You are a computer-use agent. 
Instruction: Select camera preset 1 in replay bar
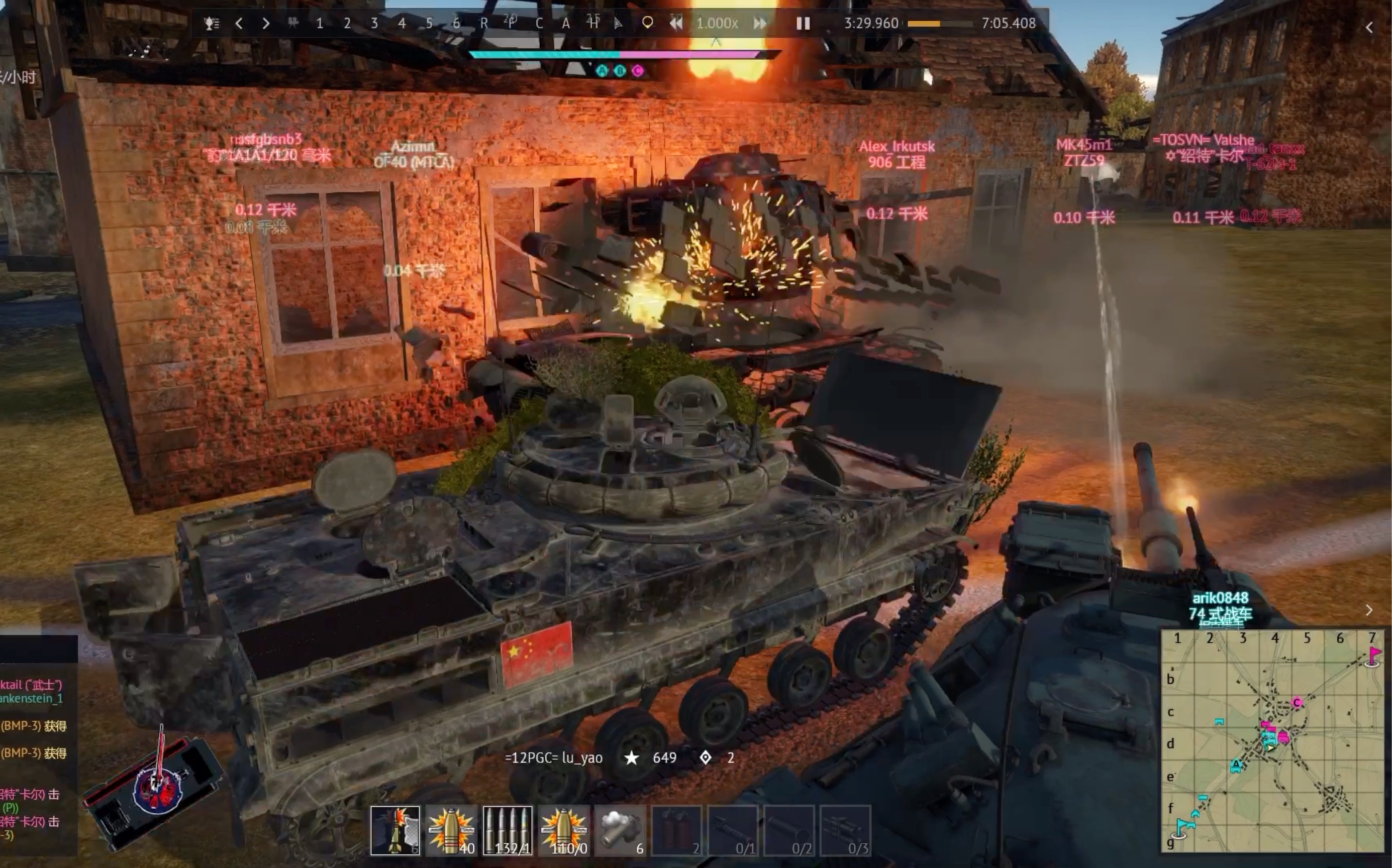[319, 24]
